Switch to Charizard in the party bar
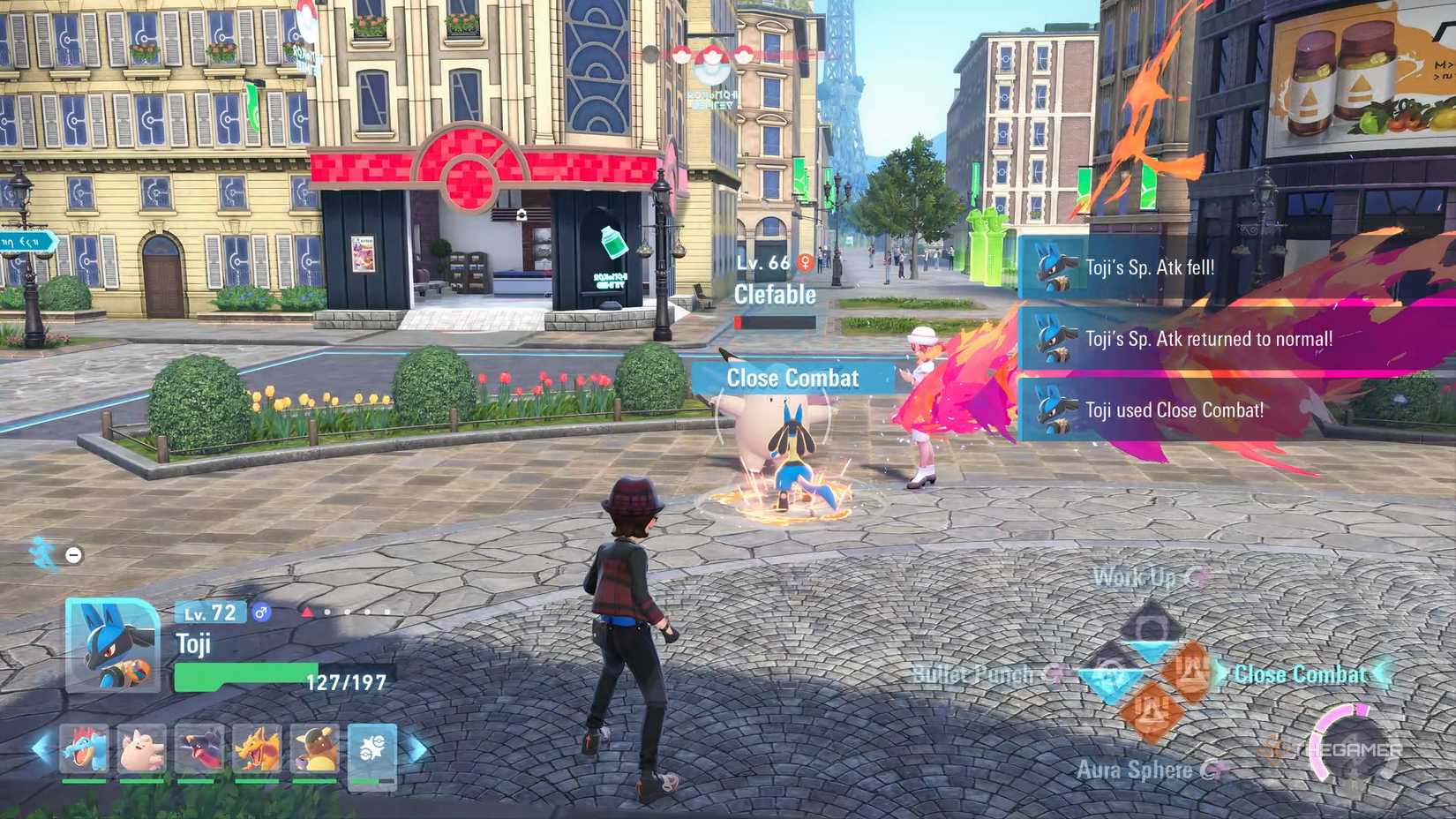The height and width of the screenshot is (819, 1456). pos(257,748)
